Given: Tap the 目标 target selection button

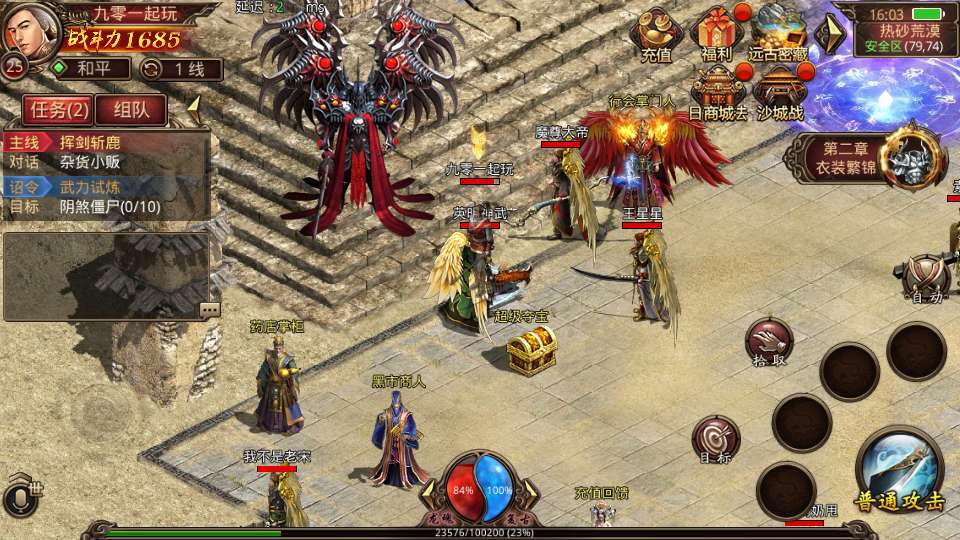Looking at the screenshot, I should 716,440.
